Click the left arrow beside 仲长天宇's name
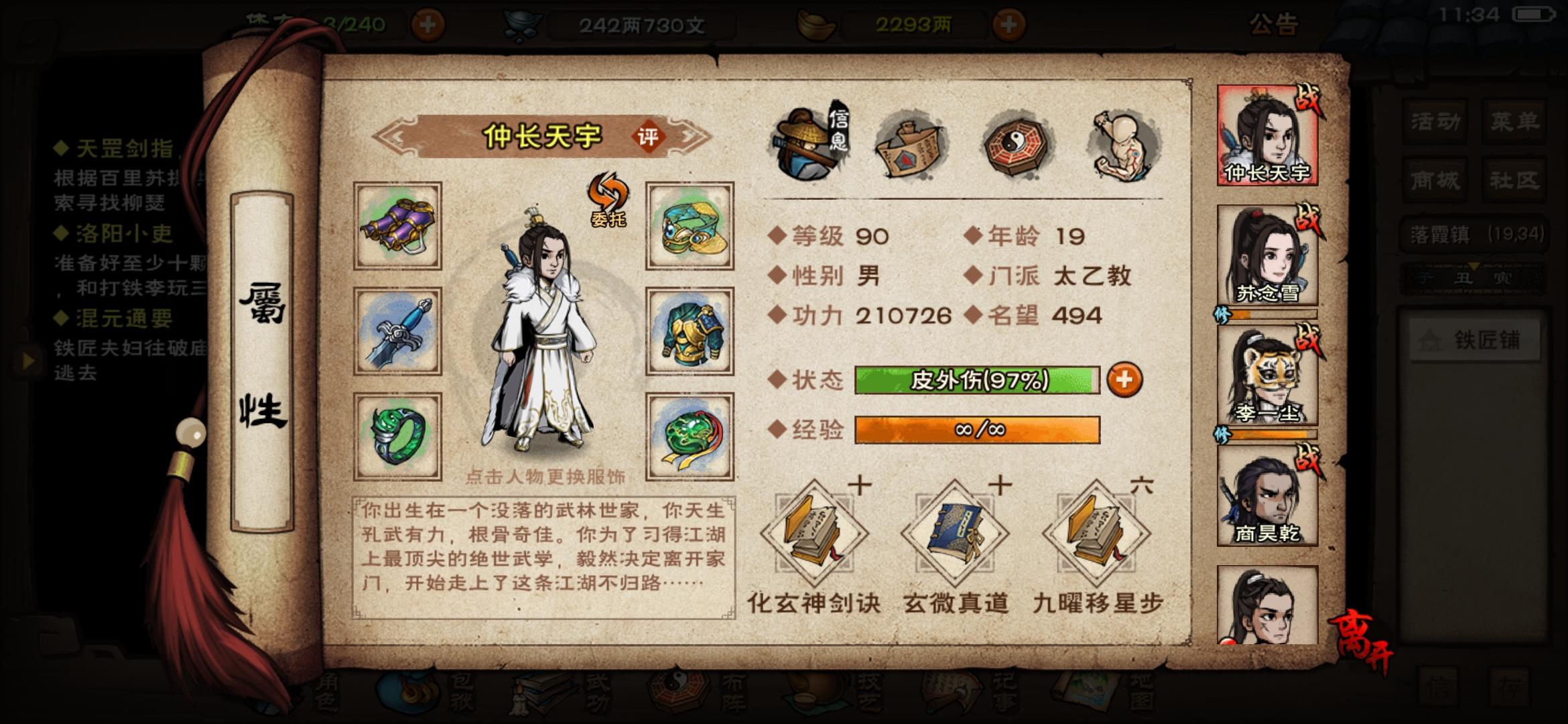1568x724 pixels. click(x=395, y=135)
